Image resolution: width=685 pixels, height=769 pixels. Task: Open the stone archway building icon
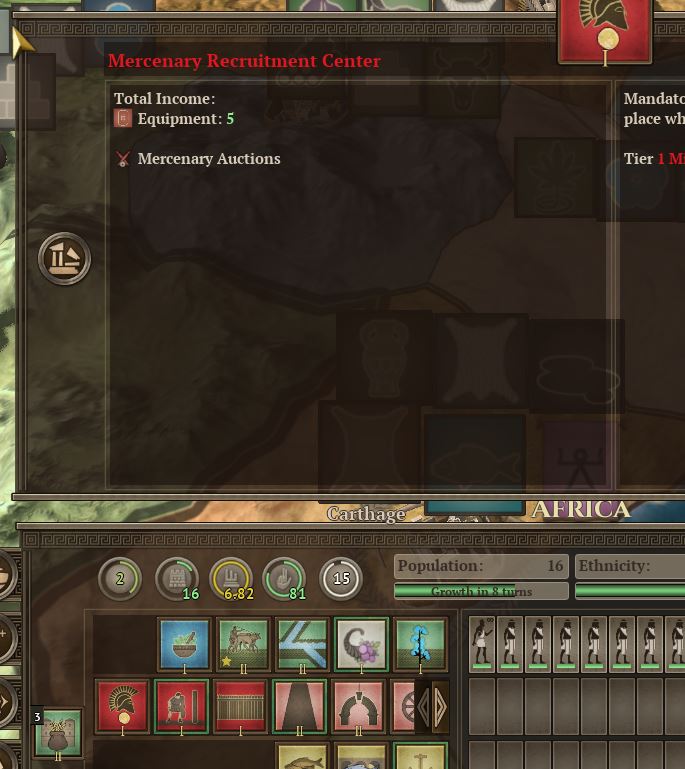pyautogui.click(x=359, y=706)
